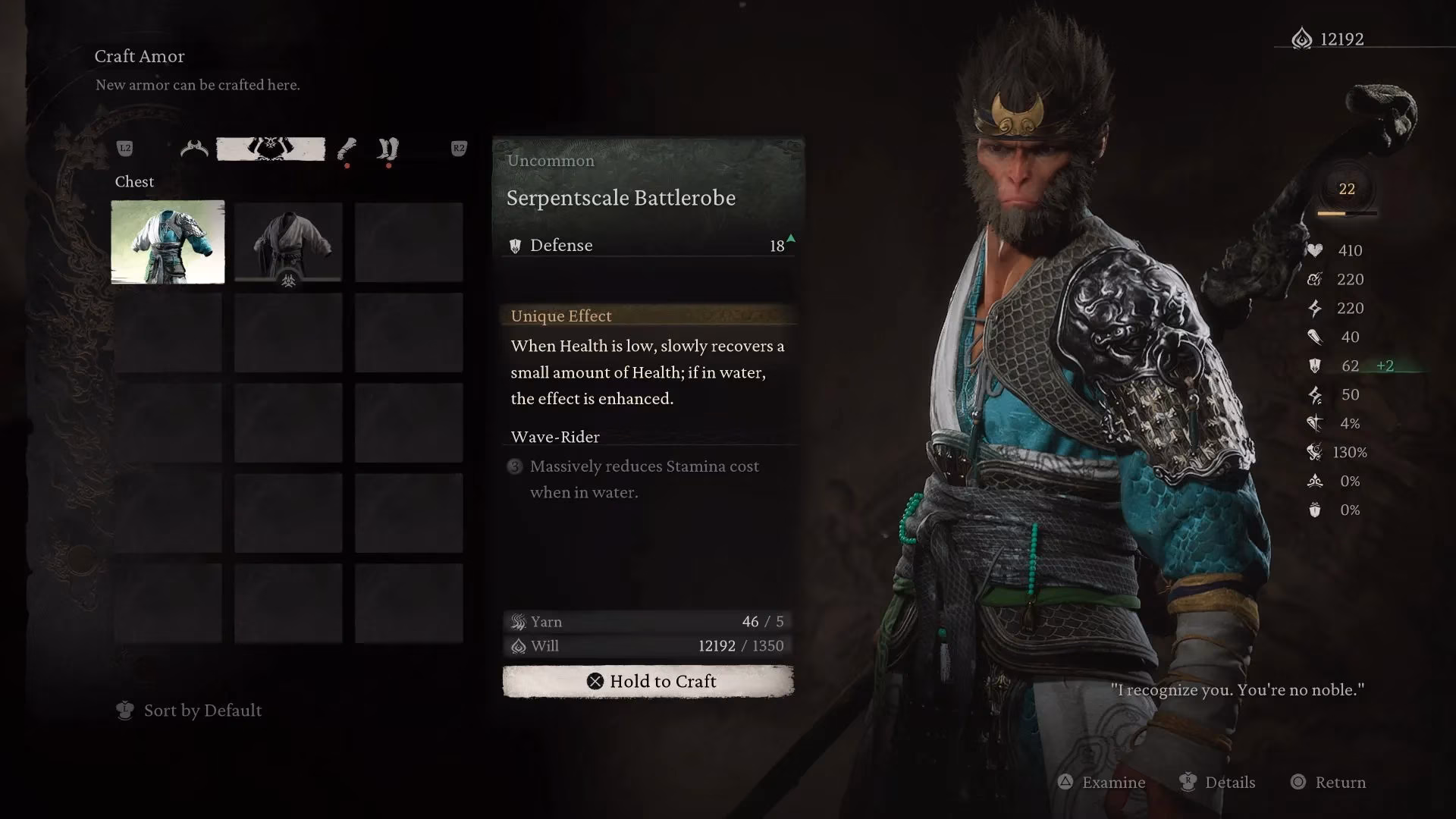
Task: Select the leg guards armor category icon
Action: (387, 149)
